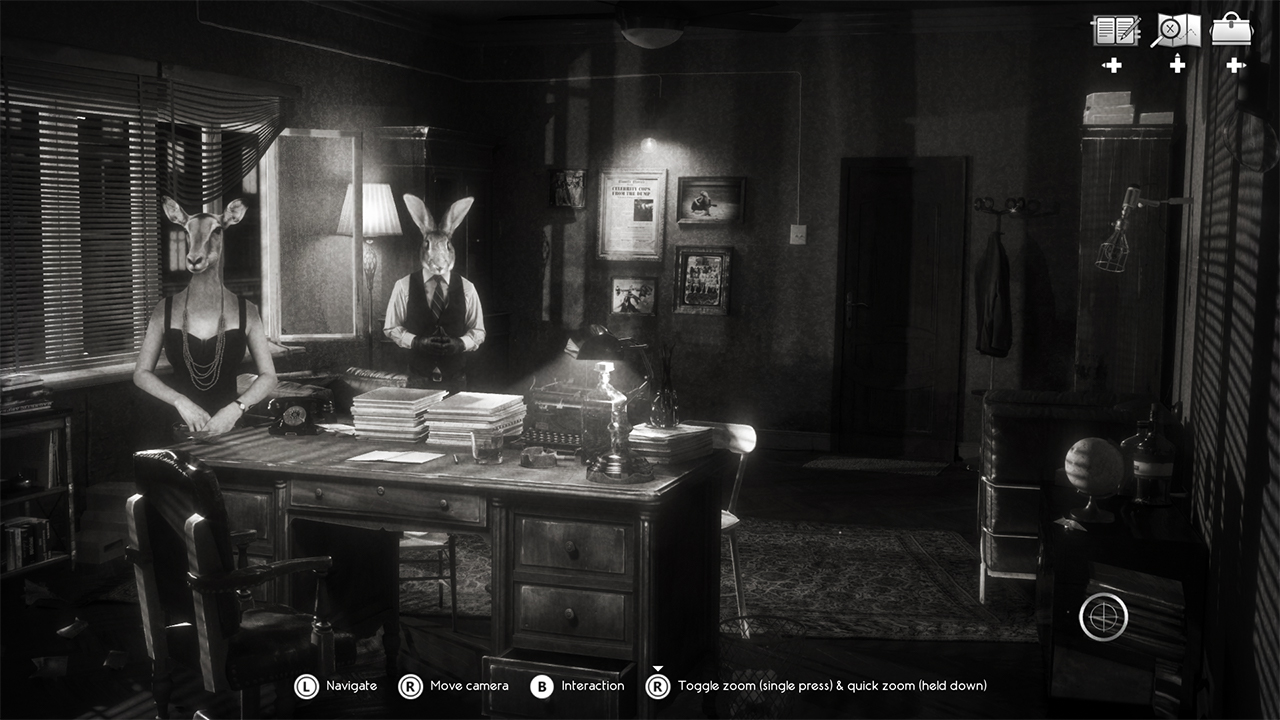Click the R stick Move camera prompt icon

click(408, 686)
